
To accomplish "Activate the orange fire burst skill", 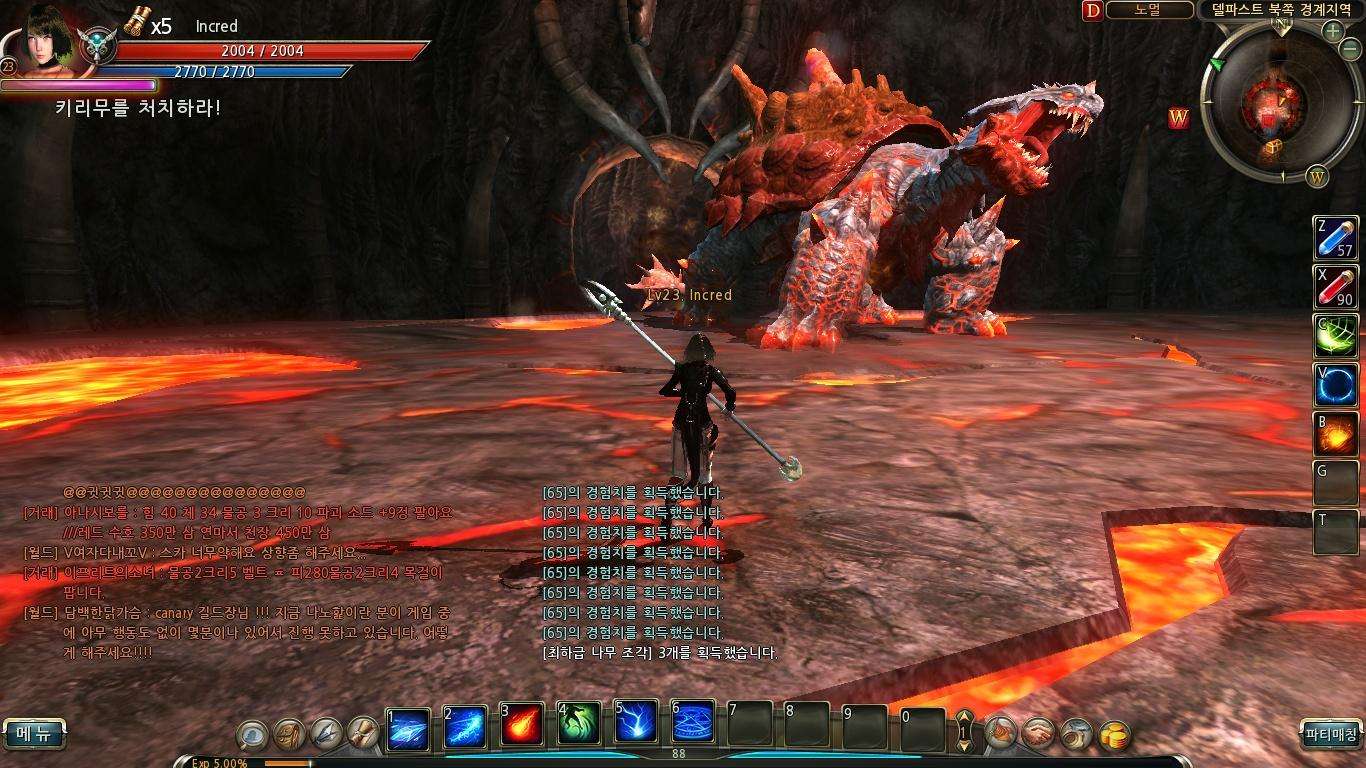I will [1336, 434].
